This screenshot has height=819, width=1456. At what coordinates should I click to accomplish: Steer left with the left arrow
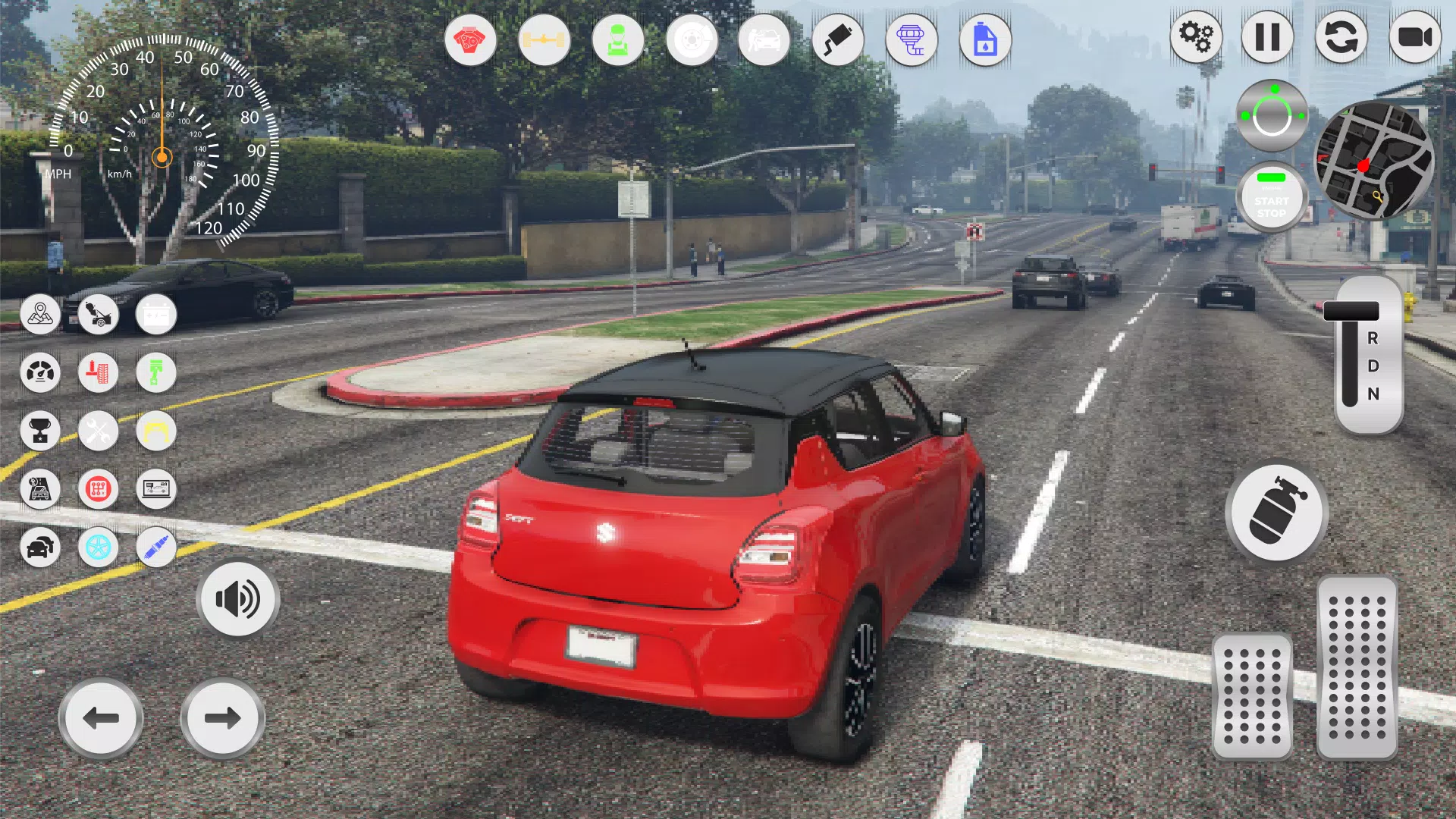(101, 717)
